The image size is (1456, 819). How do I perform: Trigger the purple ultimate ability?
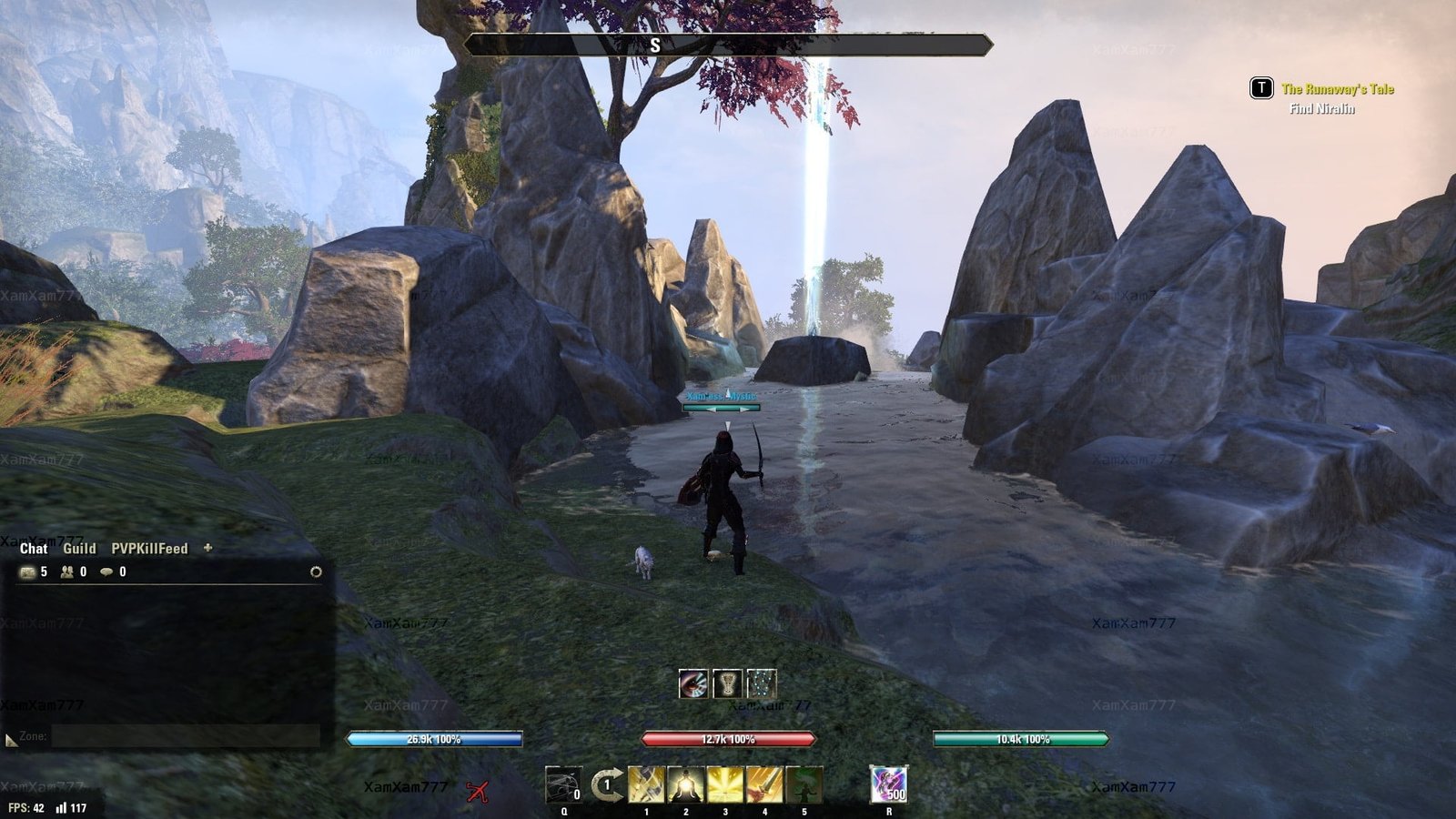888,784
